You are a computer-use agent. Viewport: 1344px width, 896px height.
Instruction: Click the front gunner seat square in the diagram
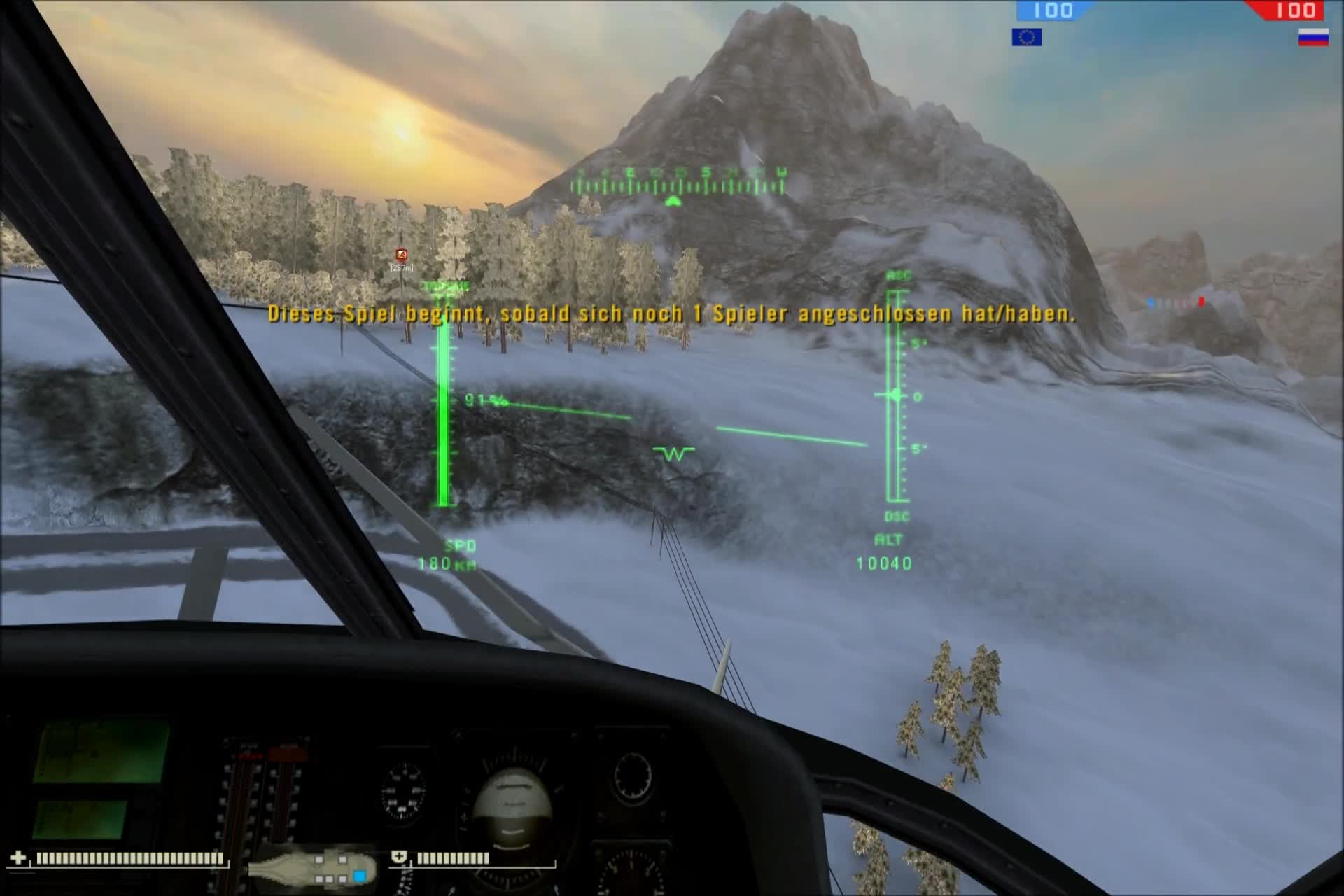click(x=343, y=859)
